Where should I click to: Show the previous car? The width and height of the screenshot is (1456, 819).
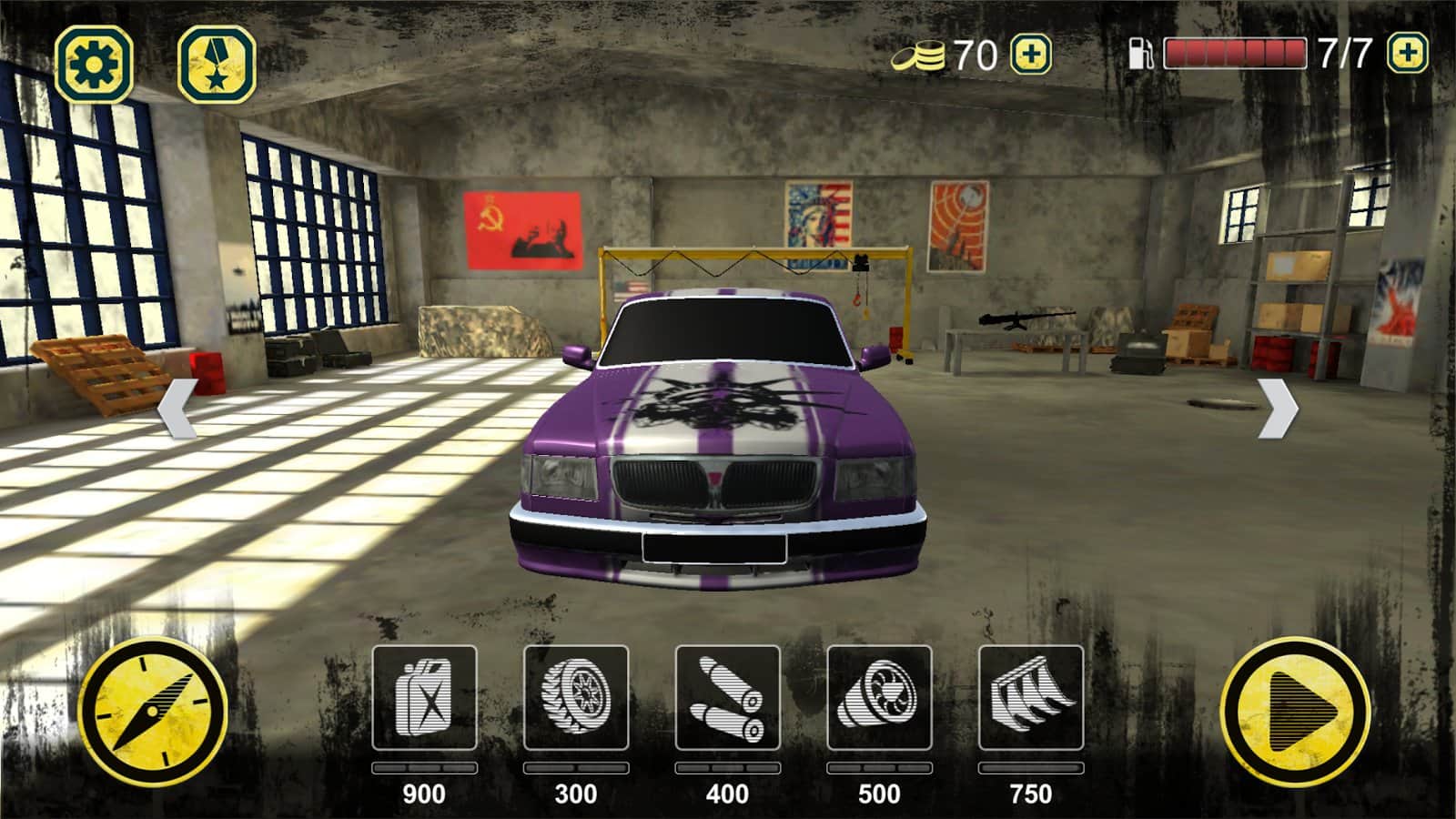coord(177,409)
